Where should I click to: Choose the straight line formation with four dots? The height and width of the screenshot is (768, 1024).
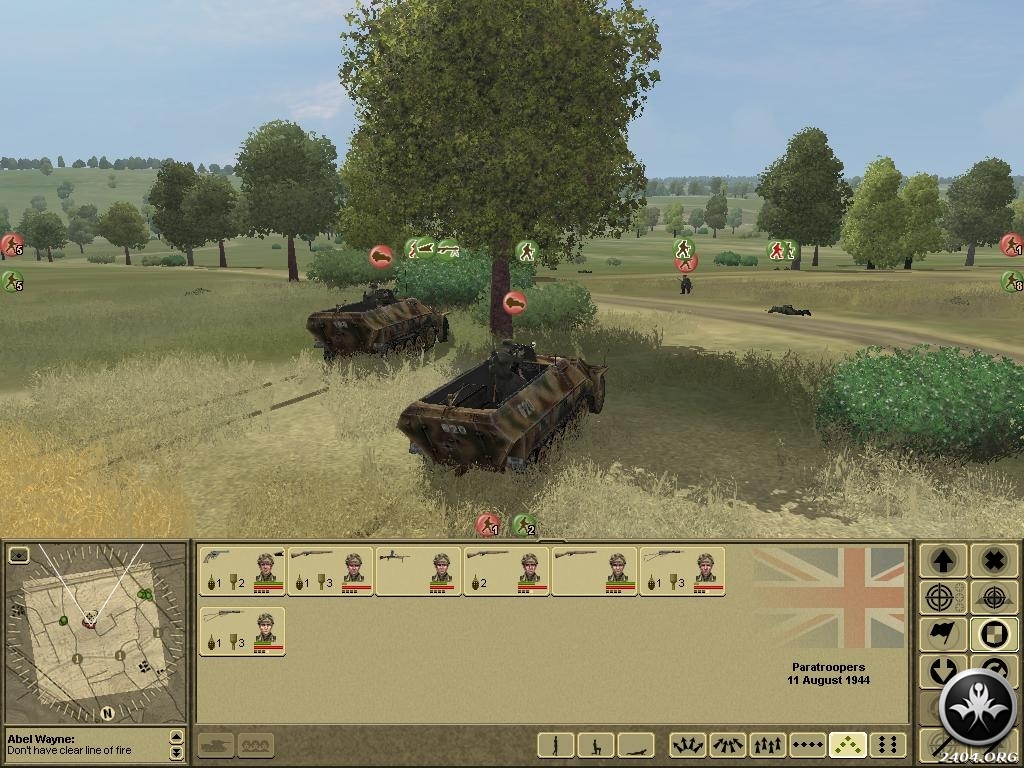tap(808, 745)
